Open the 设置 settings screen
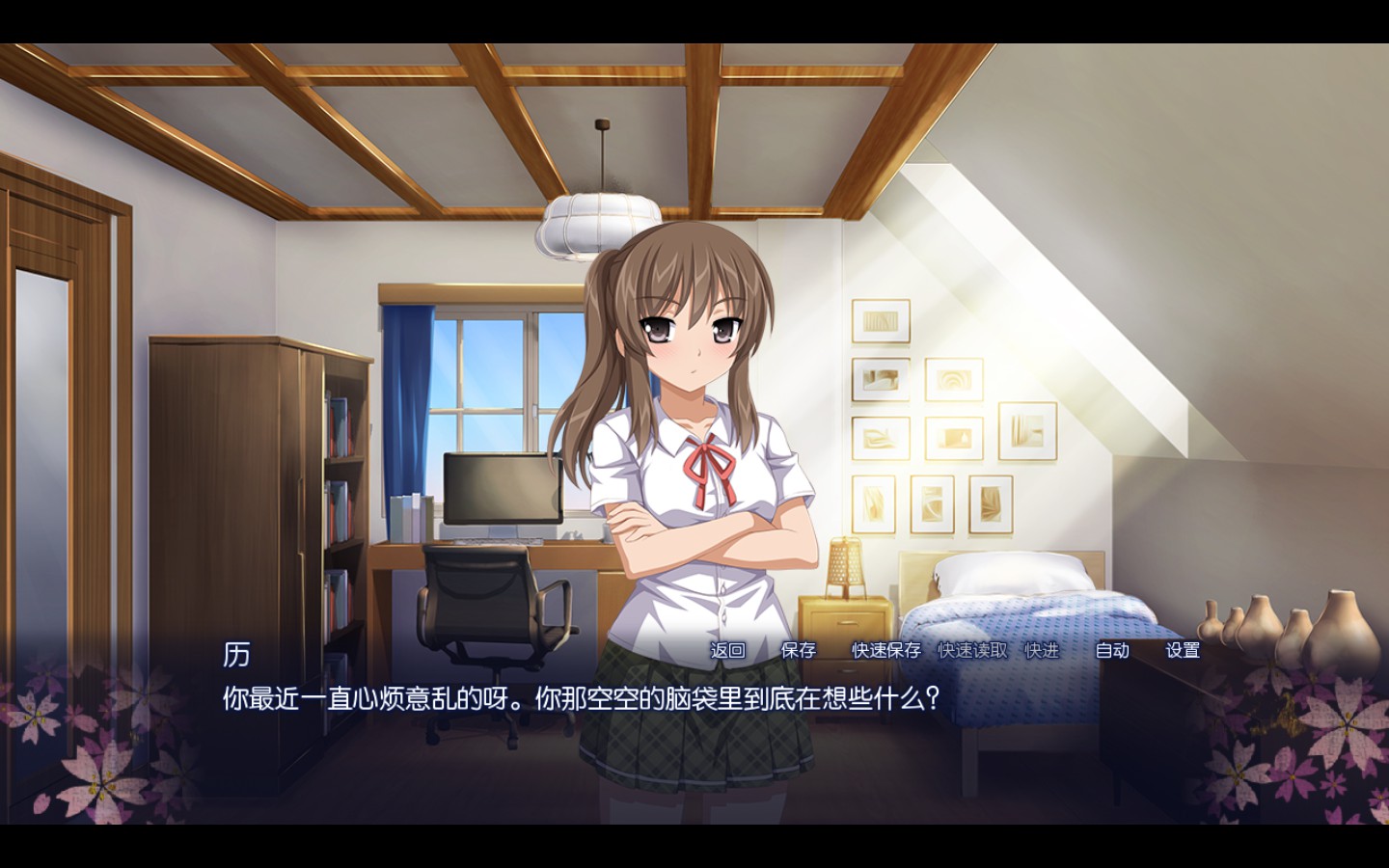The width and height of the screenshot is (1389, 868). 1184,652
